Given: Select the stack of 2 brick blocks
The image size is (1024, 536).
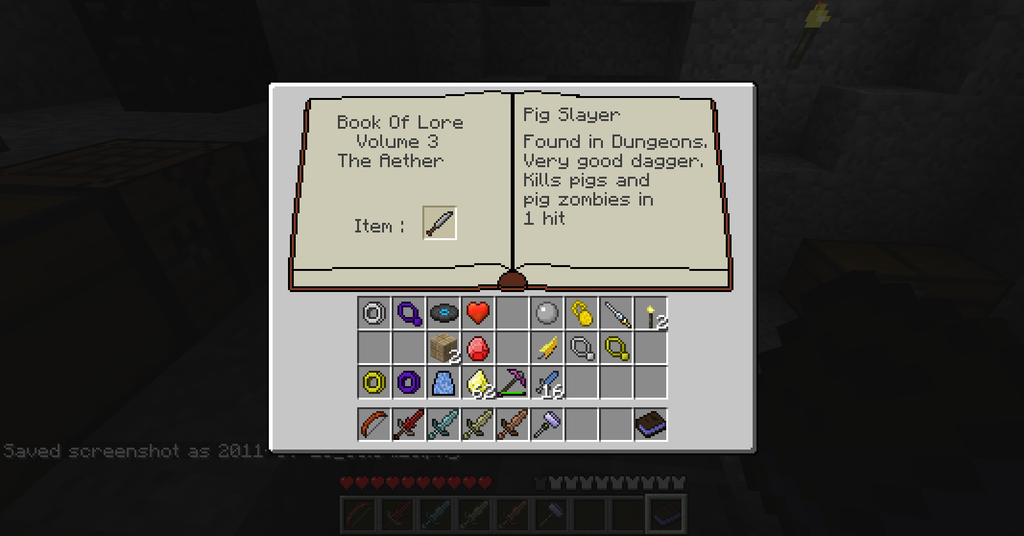Looking at the screenshot, I should [443, 348].
